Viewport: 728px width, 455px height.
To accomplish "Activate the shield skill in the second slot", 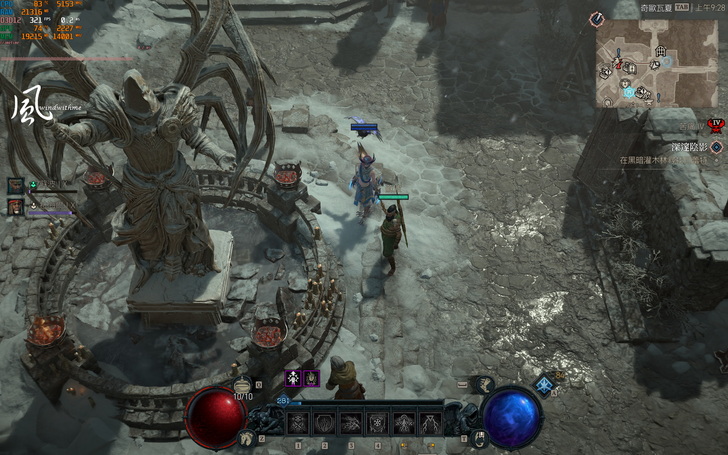I will [326, 423].
